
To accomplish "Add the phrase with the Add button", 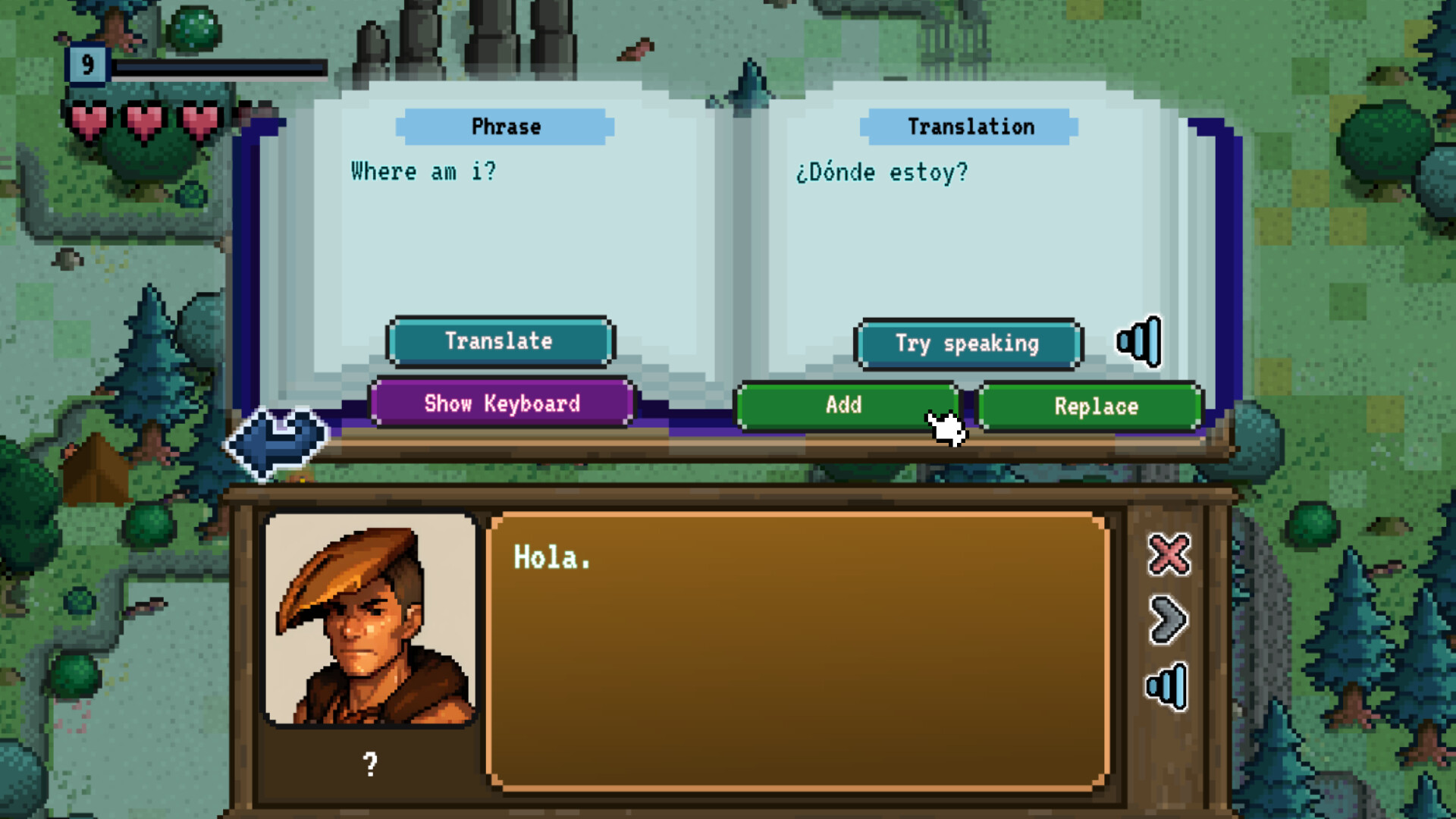I will tap(844, 406).
